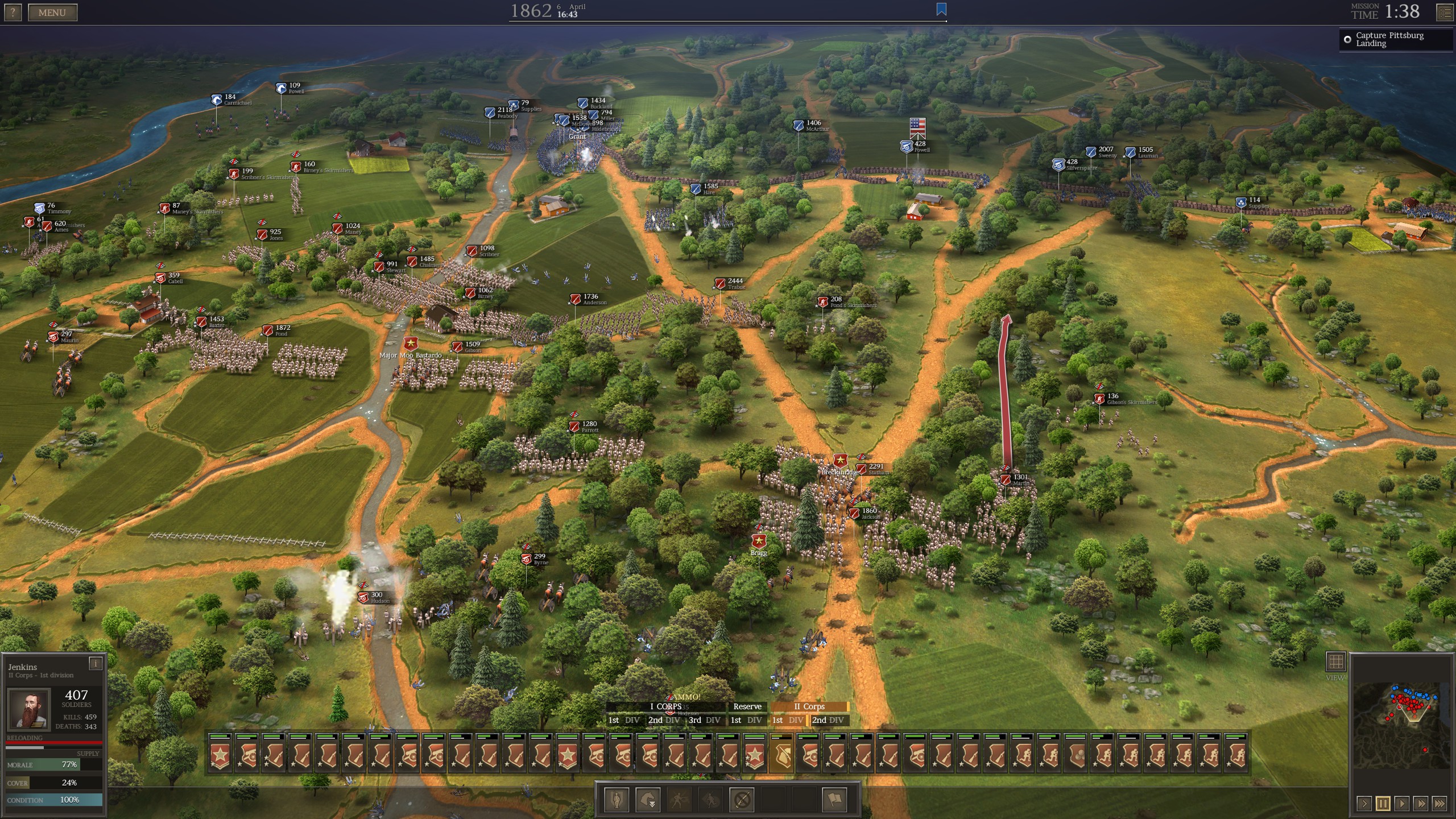Activate the hold position soldier command
This screenshot has height=819, width=1456.
coord(617,800)
